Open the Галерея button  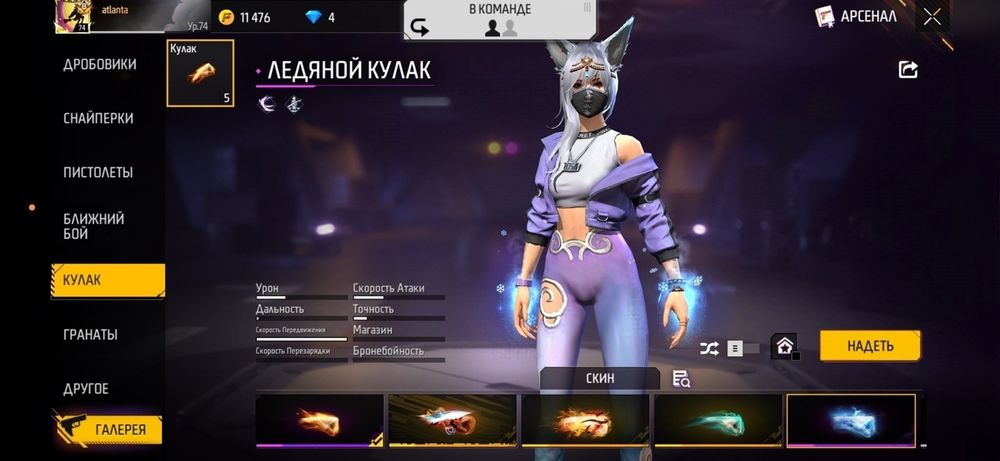[x=108, y=429]
